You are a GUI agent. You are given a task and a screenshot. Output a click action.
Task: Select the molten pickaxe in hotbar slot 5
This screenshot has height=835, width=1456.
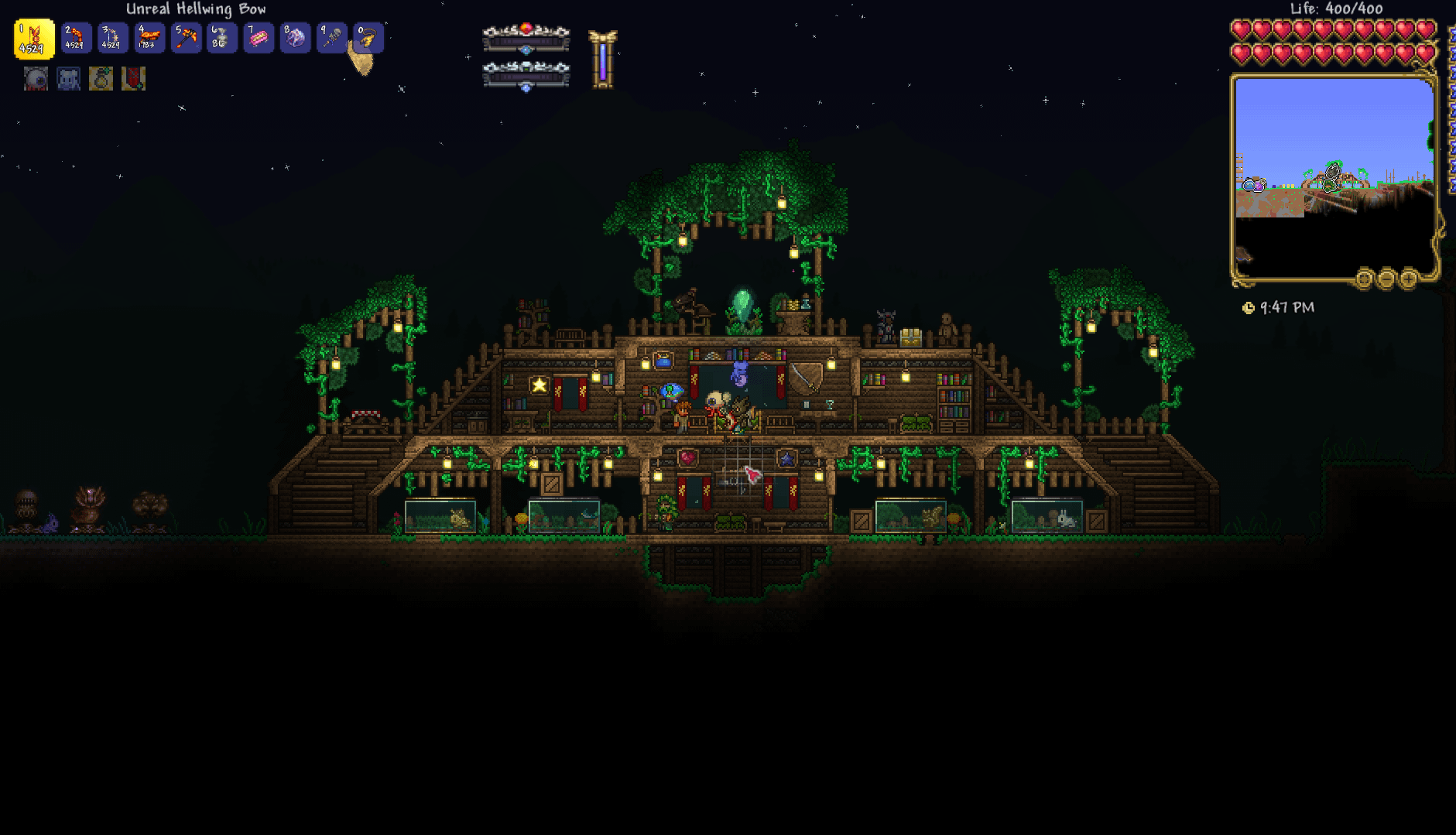[186, 38]
